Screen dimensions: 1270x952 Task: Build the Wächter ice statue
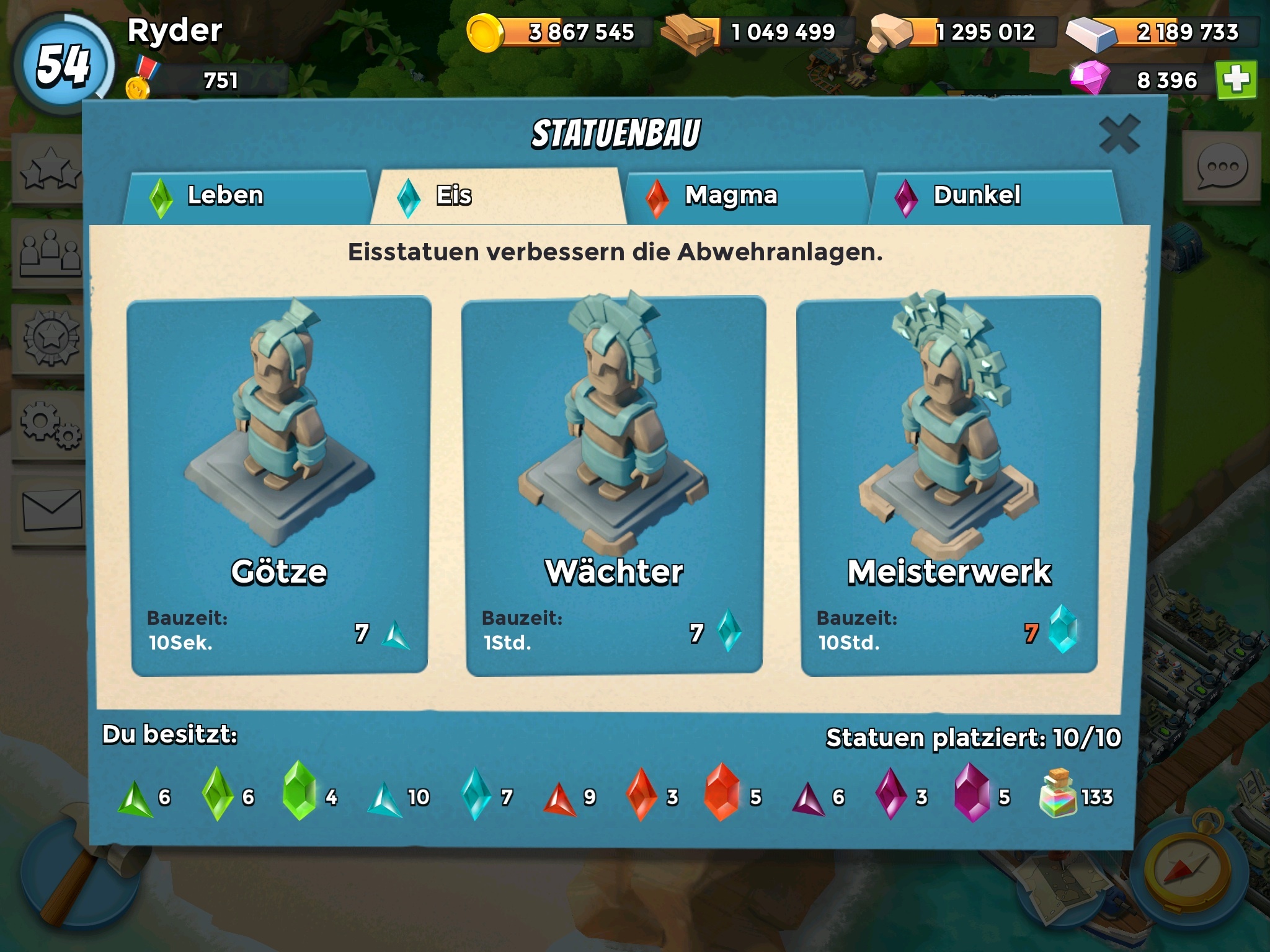point(614,486)
